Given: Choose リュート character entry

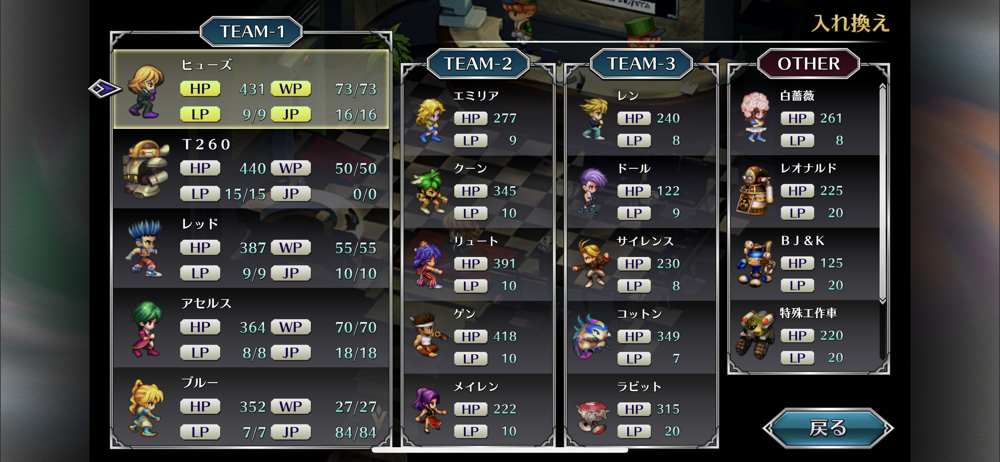Looking at the screenshot, I should tap(478, 263).
